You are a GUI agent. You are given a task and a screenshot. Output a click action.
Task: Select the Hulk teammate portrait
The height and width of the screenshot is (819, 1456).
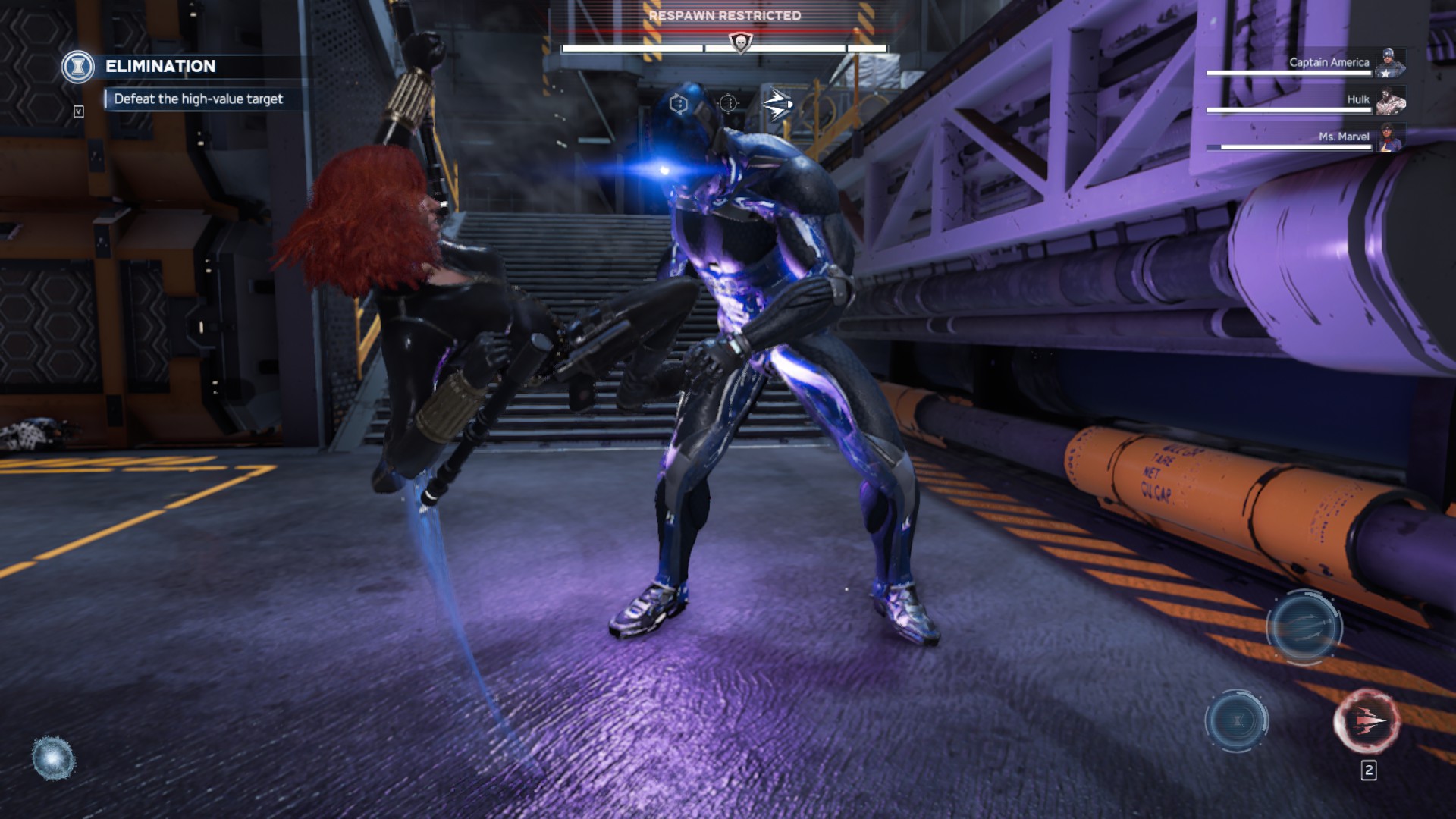(1390, 100)
